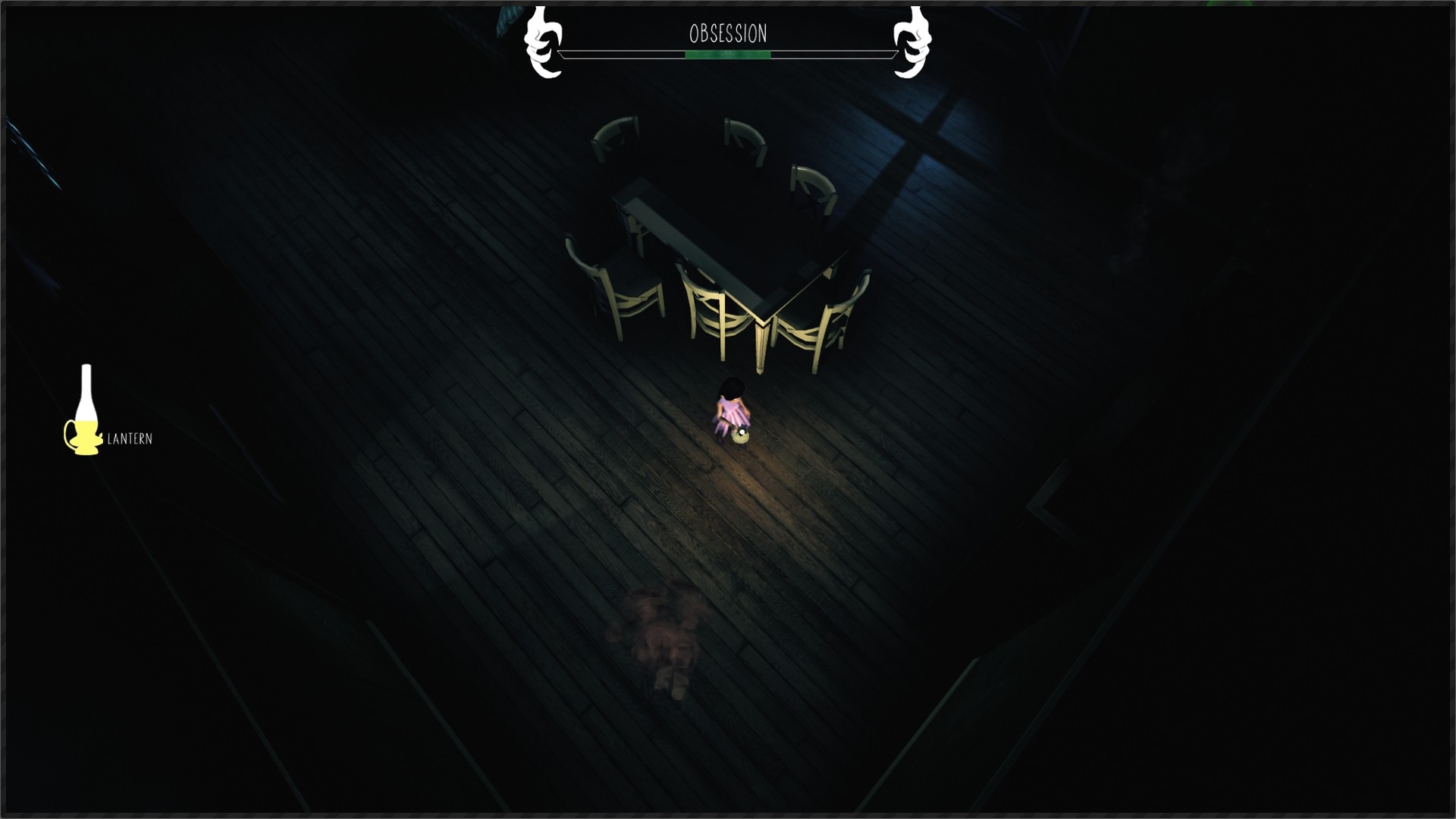The height and width of the screenshot is (819, 1456).
Task: Select the Lantern item icon
Action: [x=84, y=412]
